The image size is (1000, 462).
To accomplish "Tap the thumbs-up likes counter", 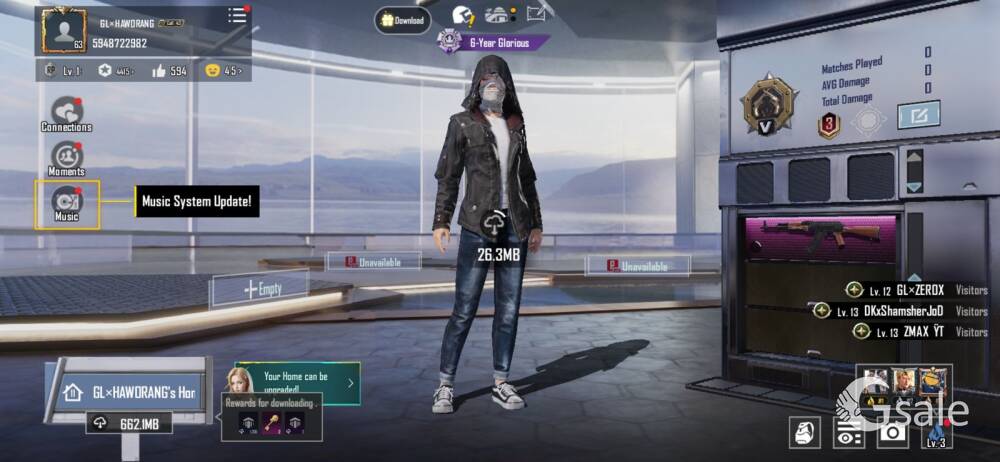I will click(170, 71).
